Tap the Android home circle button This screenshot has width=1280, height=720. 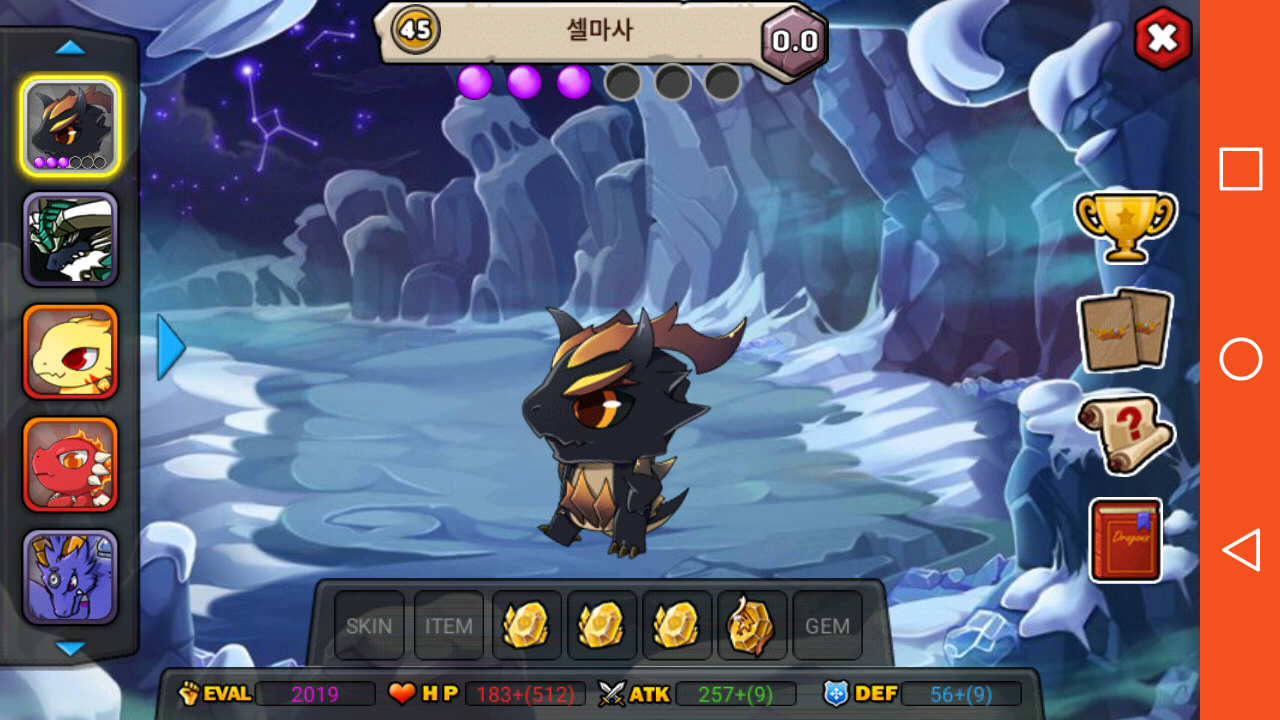pos(1240,359)
